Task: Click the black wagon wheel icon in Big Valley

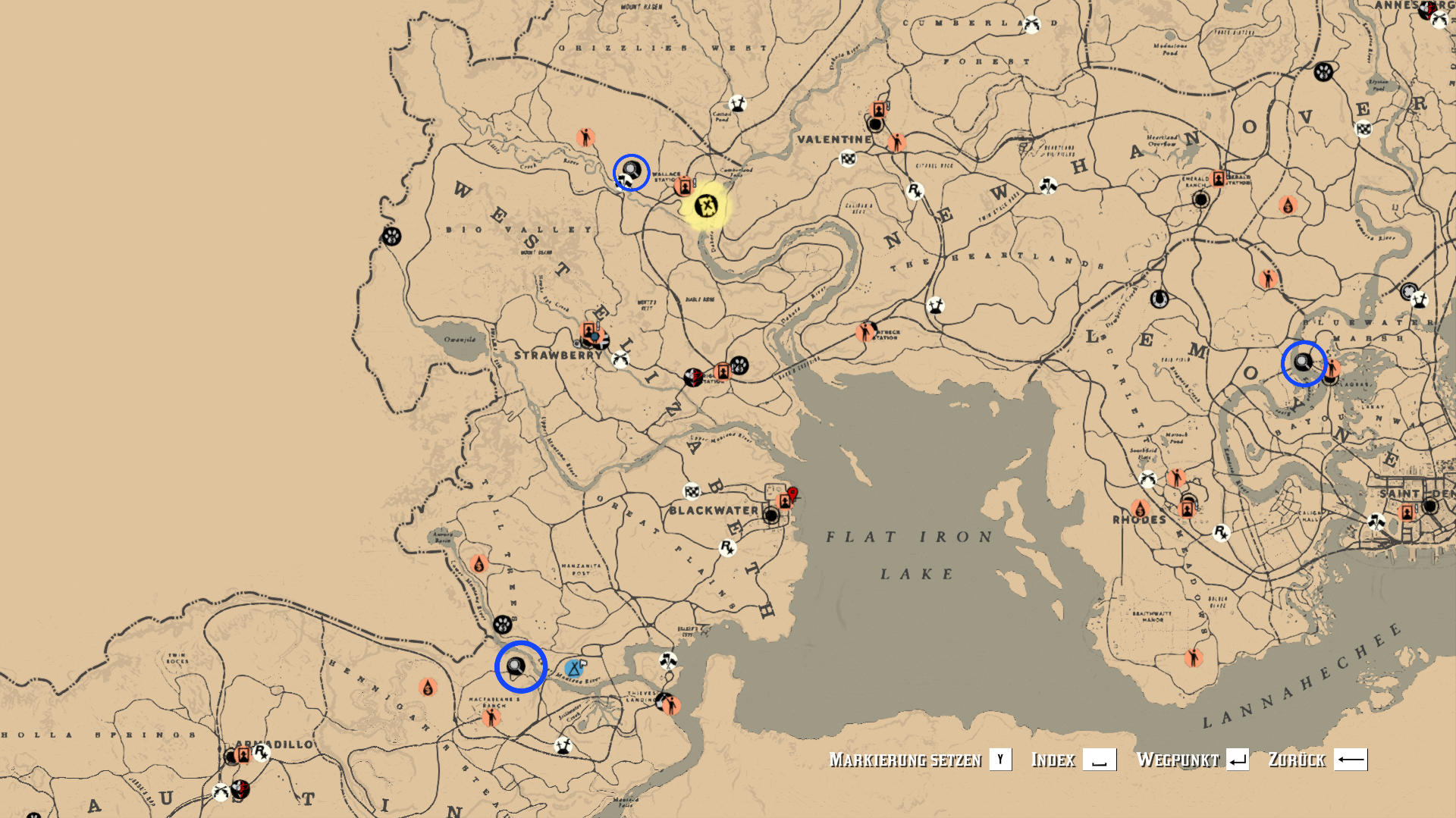Action: click(392, 235)
